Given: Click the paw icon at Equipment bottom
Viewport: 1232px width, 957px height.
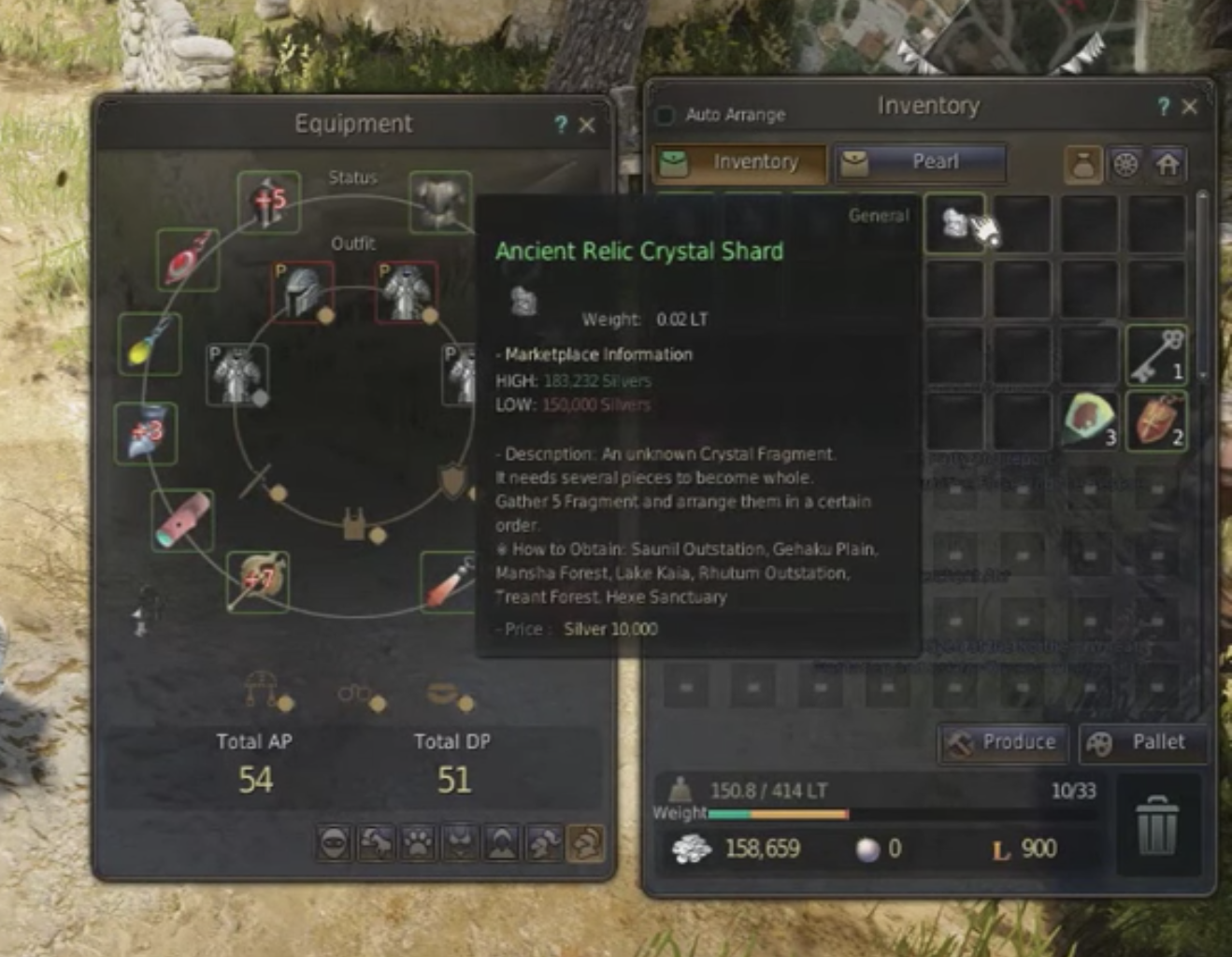Looking at the screenshot, I should [418, 843].
